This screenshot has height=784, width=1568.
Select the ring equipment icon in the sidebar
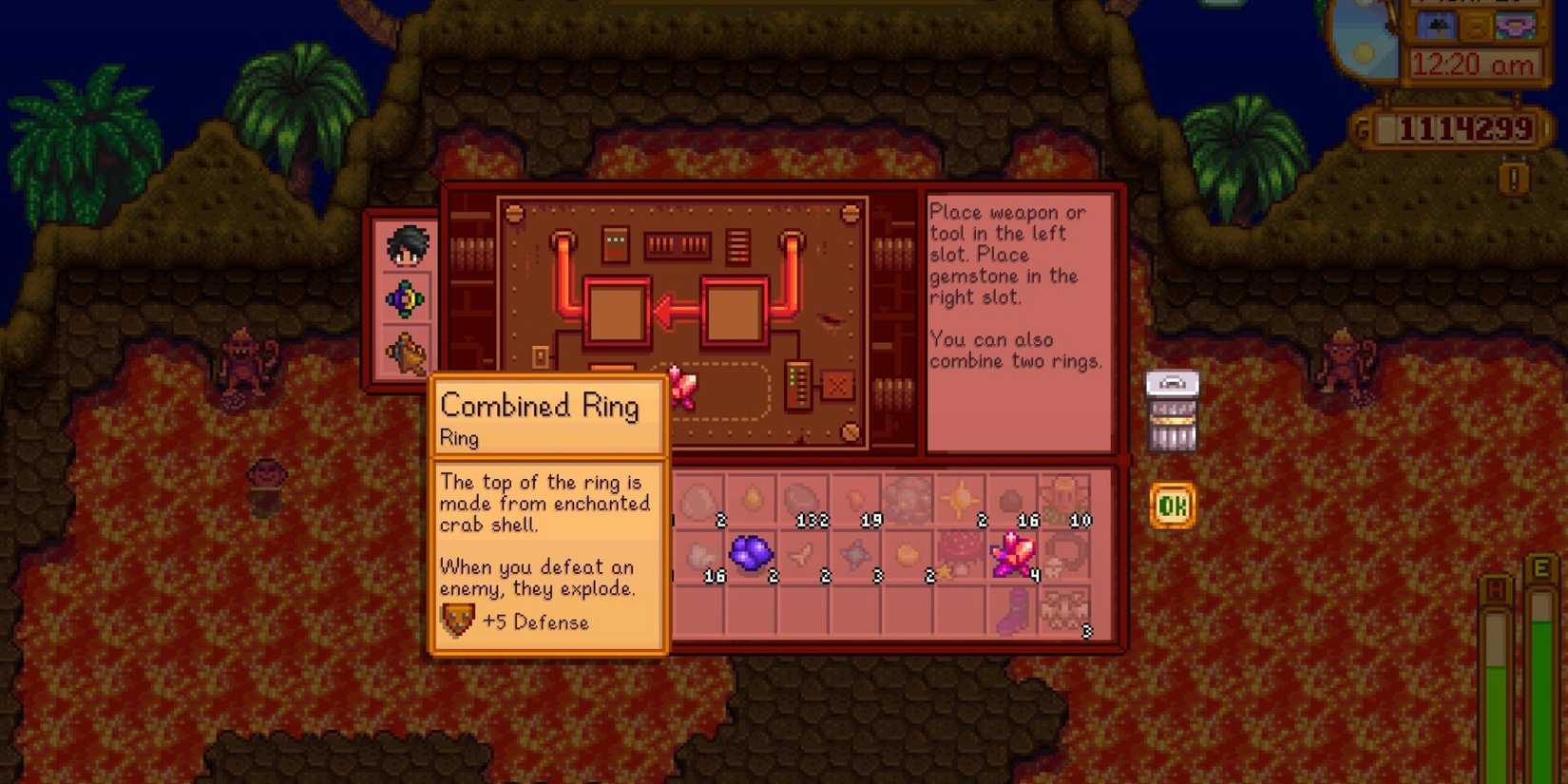[x=407, y=296]
